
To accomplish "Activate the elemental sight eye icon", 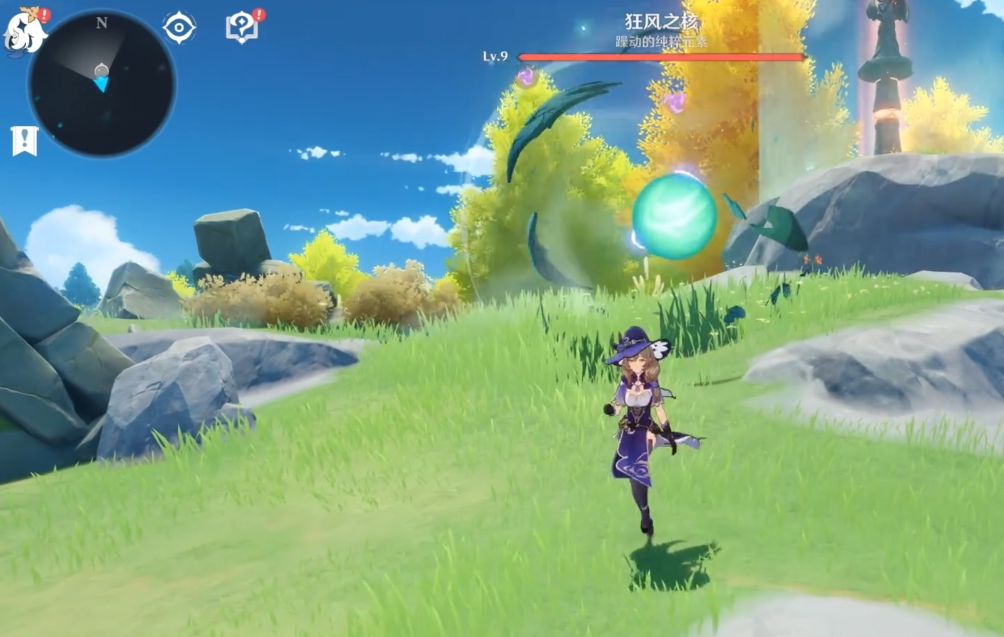I will [x=179, y=28].
